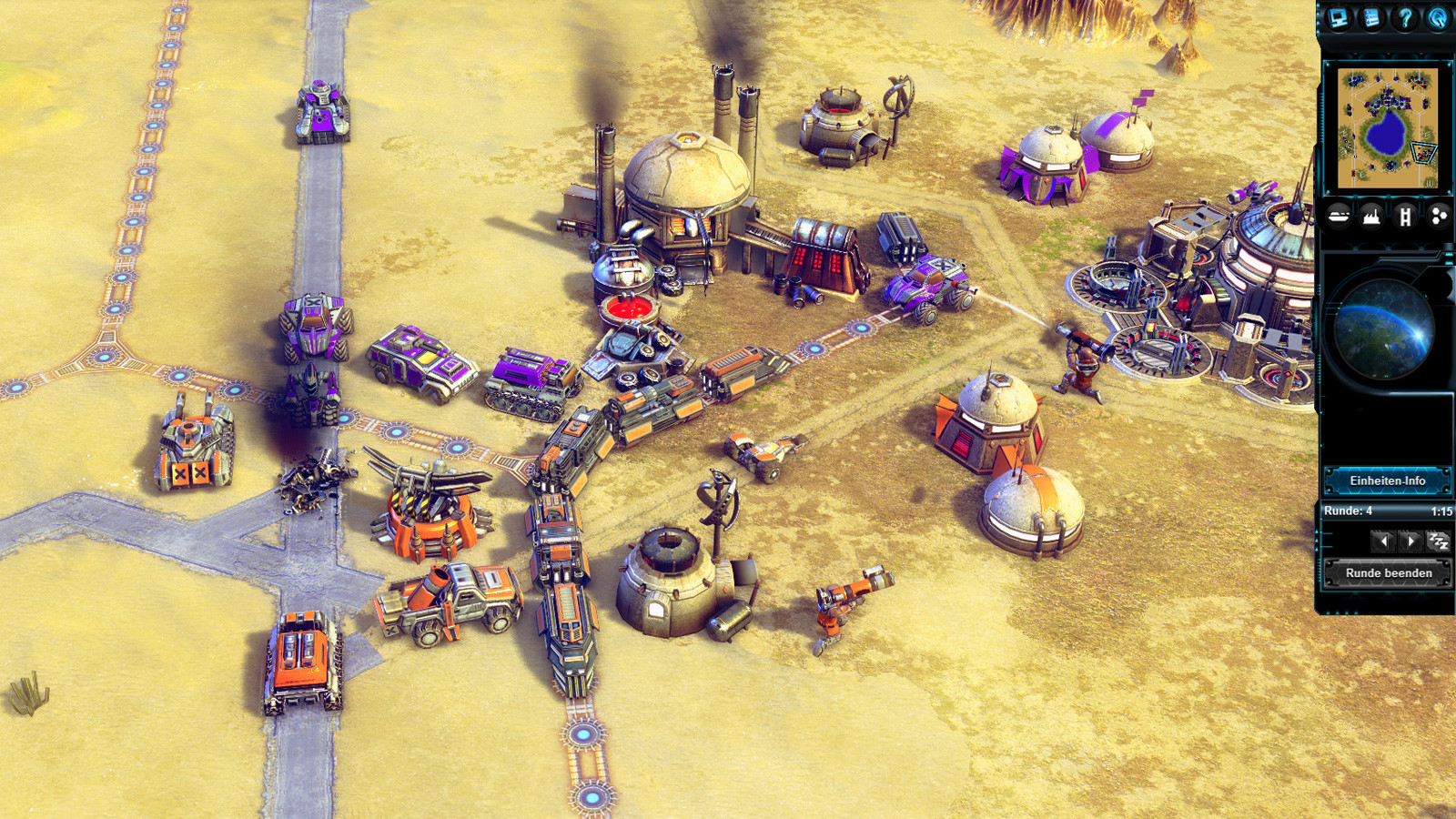Viewport: 1456px width, 819px height.
Task: Click the Runde: 4 turn counter
Action: point(1350,511)
